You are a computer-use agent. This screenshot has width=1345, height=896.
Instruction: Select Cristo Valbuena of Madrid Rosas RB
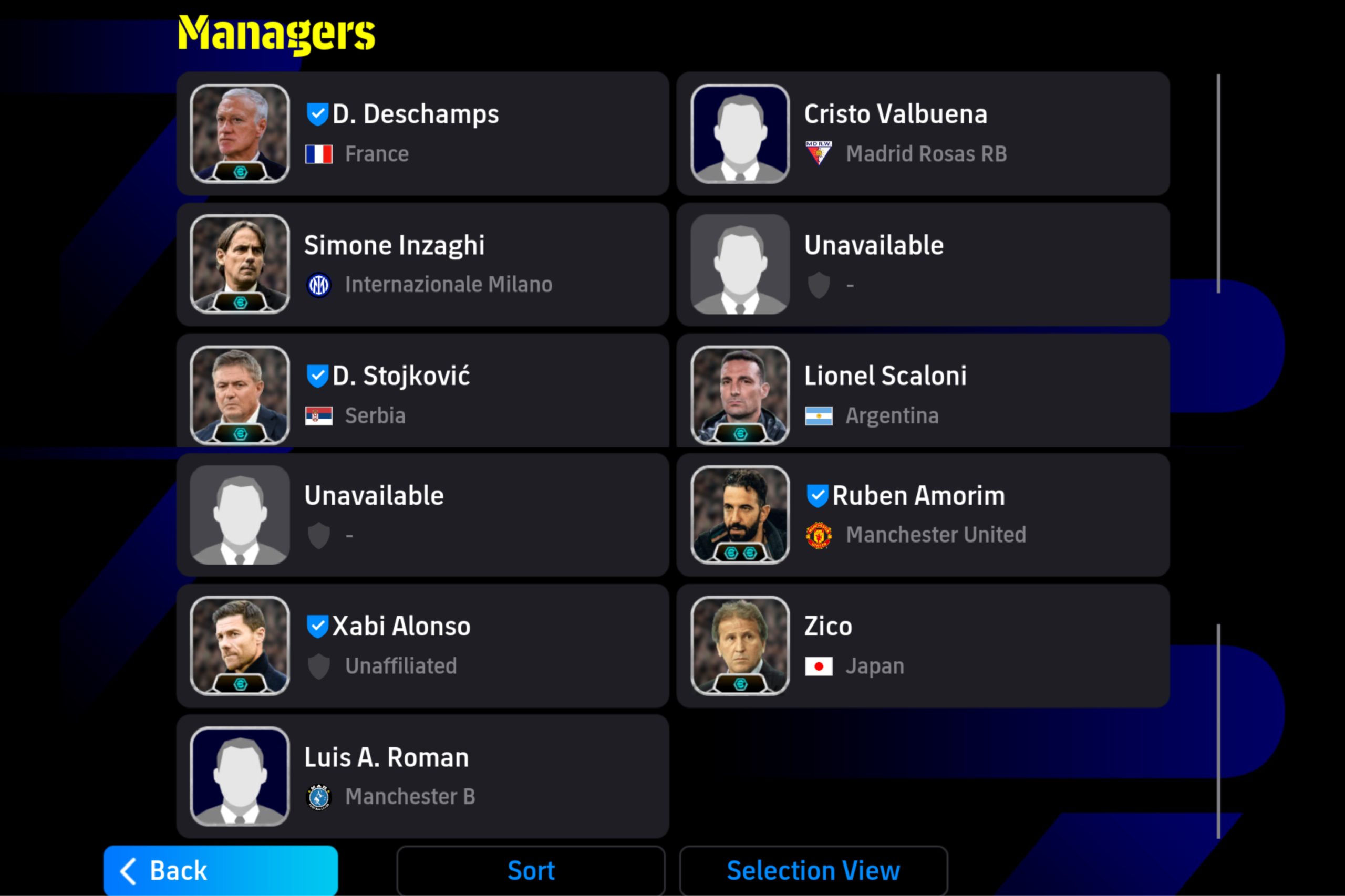923,134
